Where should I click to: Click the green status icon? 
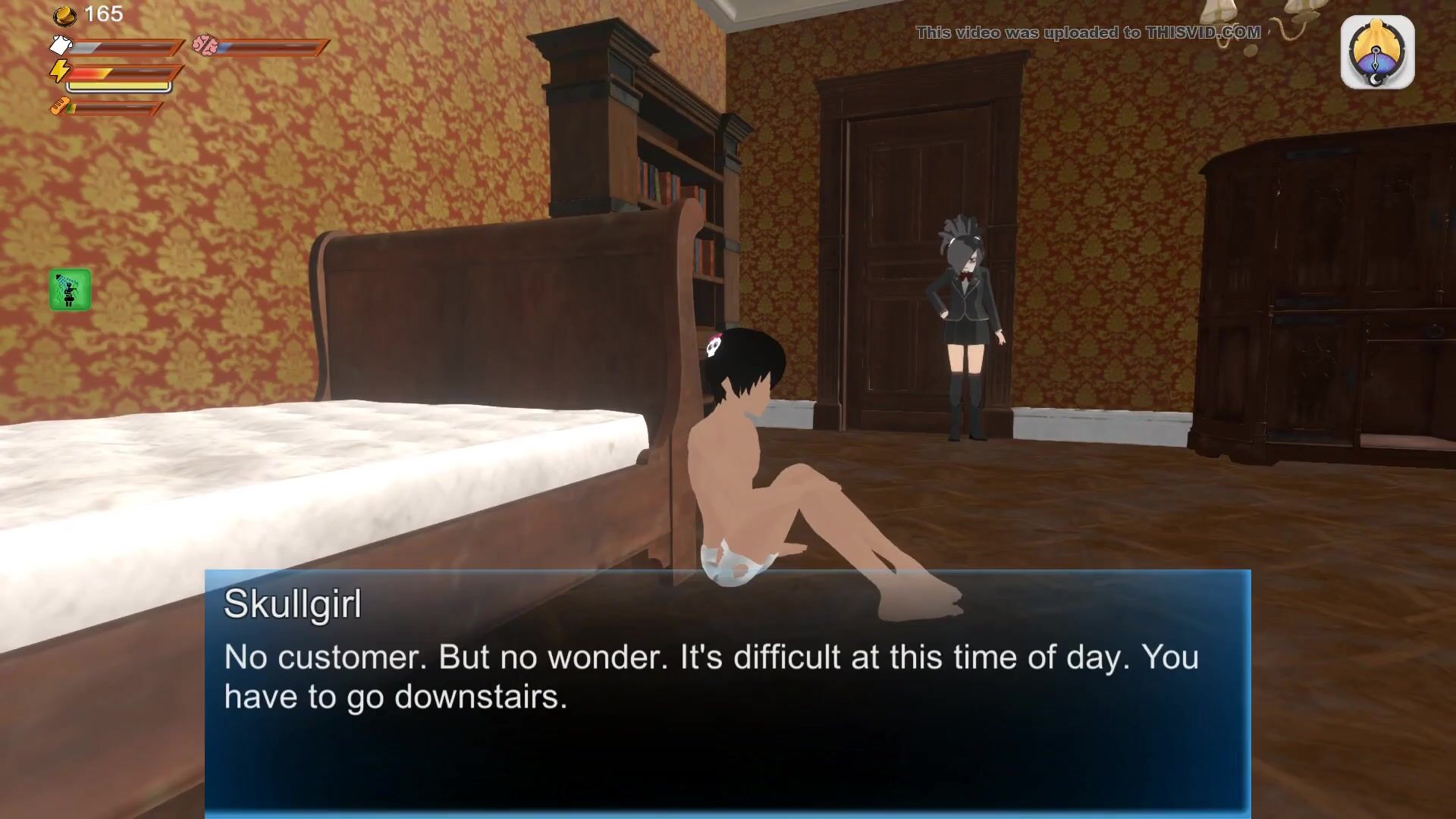coord(70,290)
